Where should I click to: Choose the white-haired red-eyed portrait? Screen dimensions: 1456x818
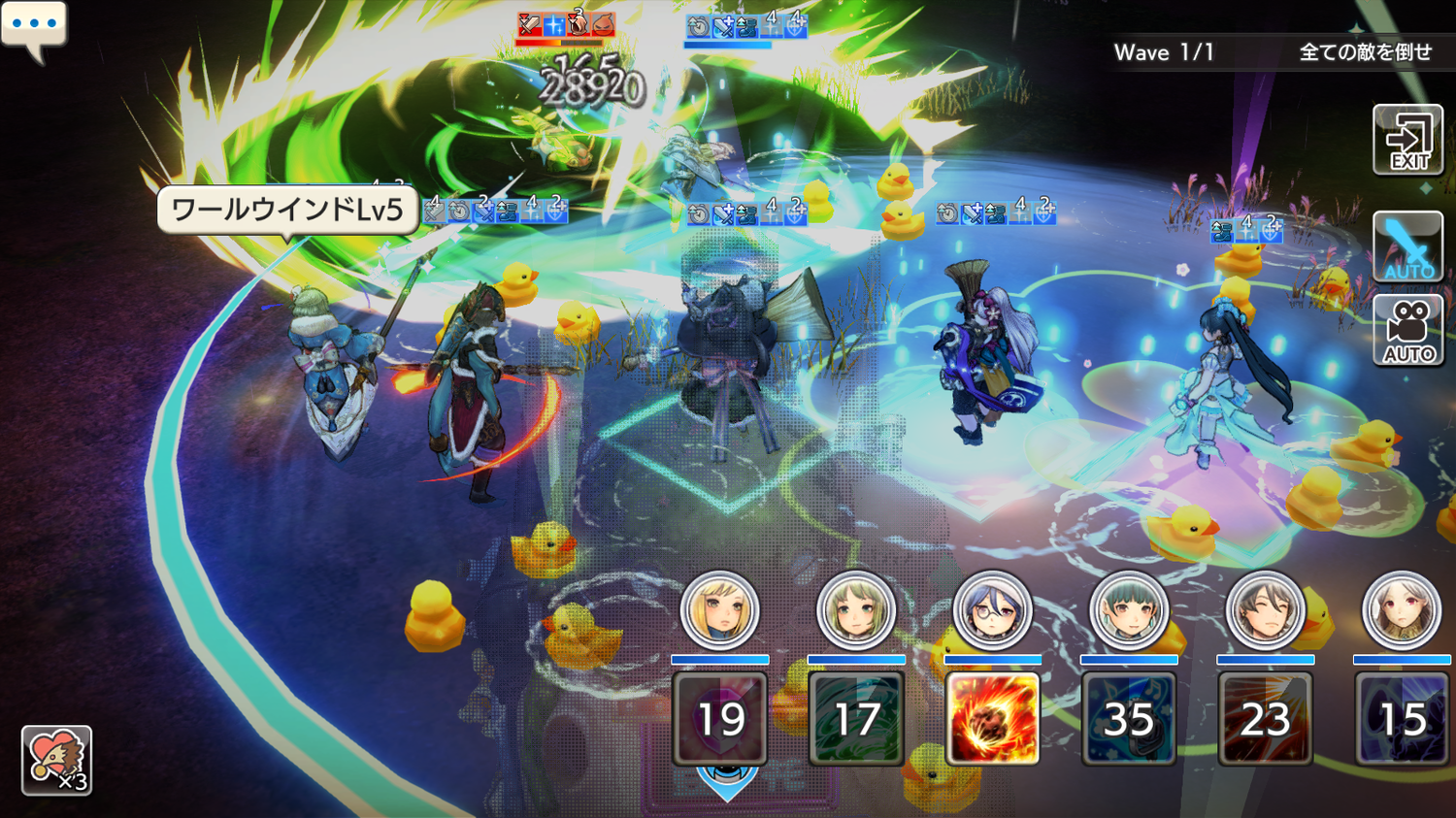(x=1402, y=611)
